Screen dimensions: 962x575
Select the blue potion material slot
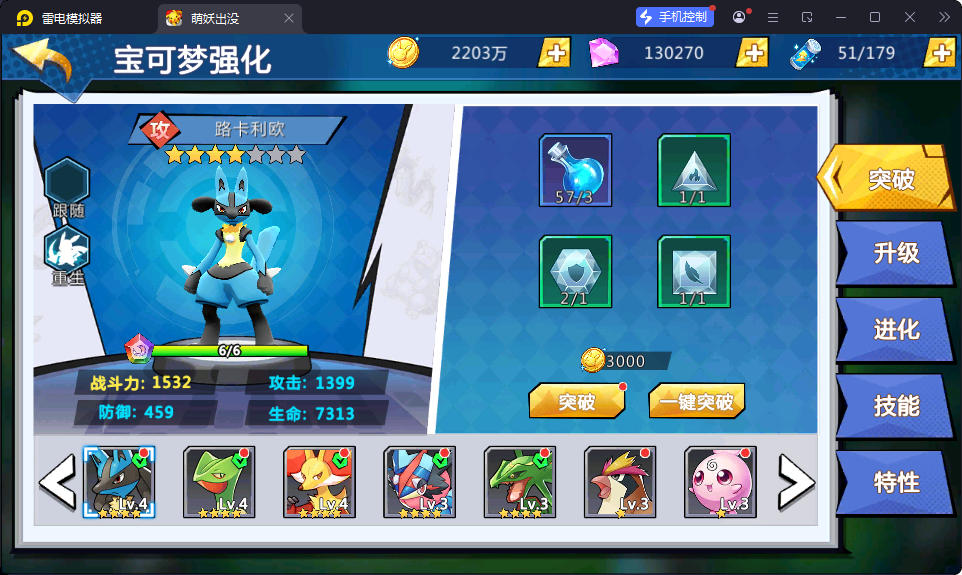click(575, 170)
